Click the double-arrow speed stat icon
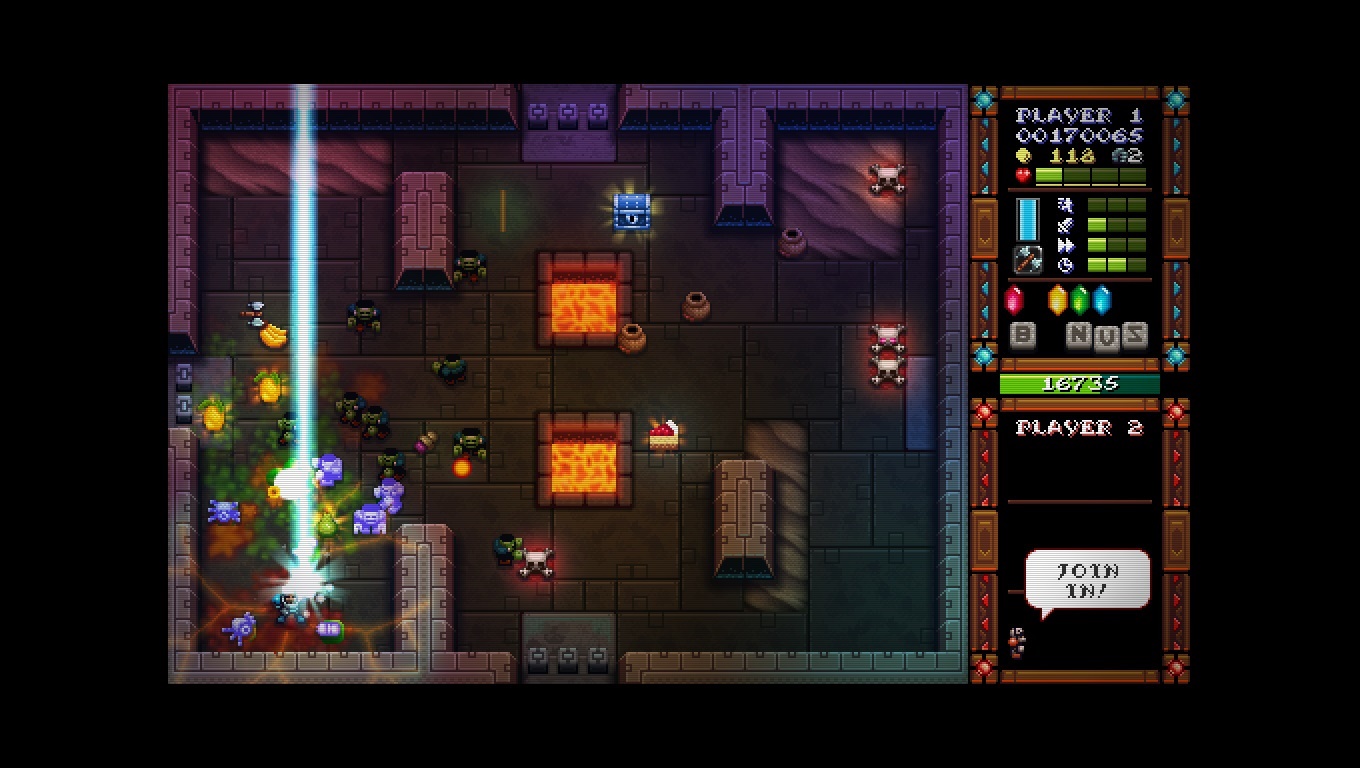This screenshot has height=768, width=1360. [x=1065, y=245]
